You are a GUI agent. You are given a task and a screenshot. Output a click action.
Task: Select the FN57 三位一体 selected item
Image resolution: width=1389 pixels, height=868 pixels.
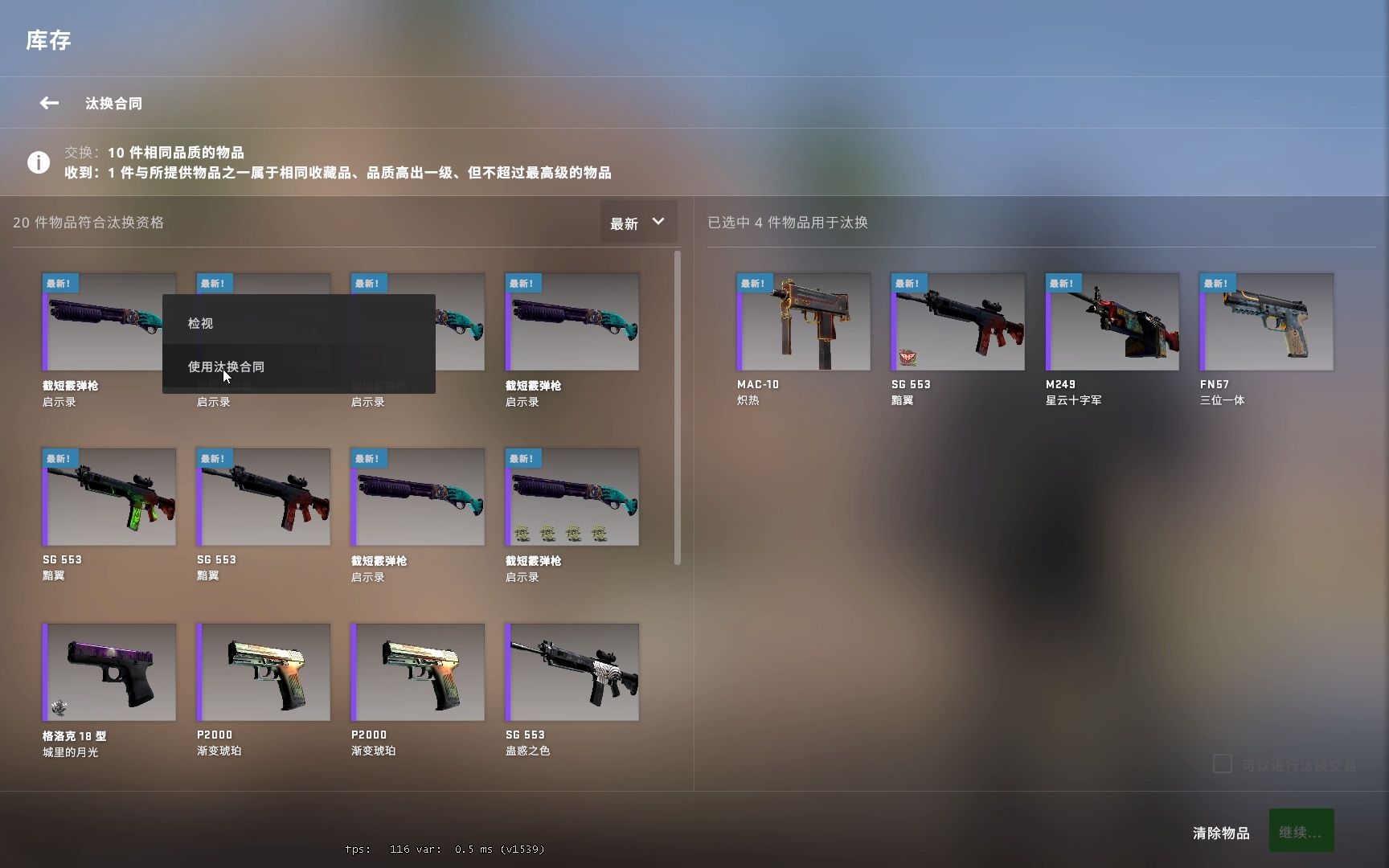(1265, 321)
